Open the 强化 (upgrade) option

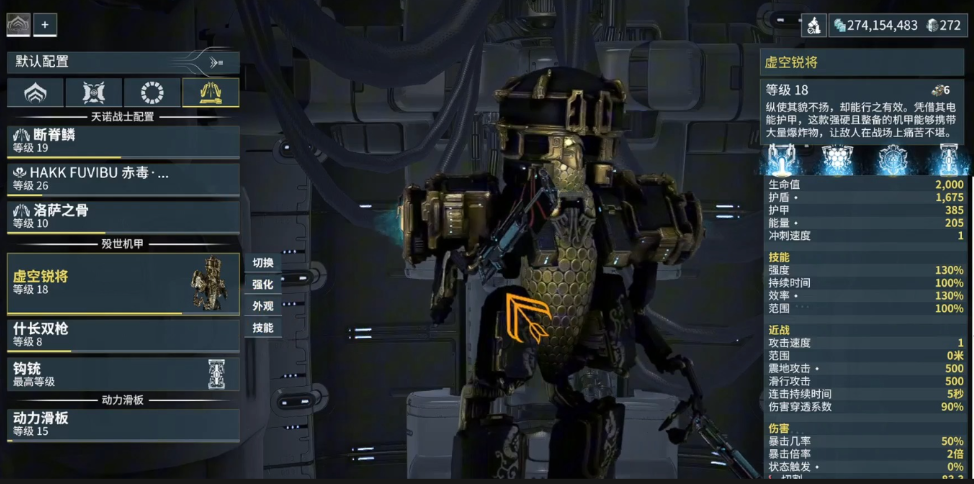(262, 284)
